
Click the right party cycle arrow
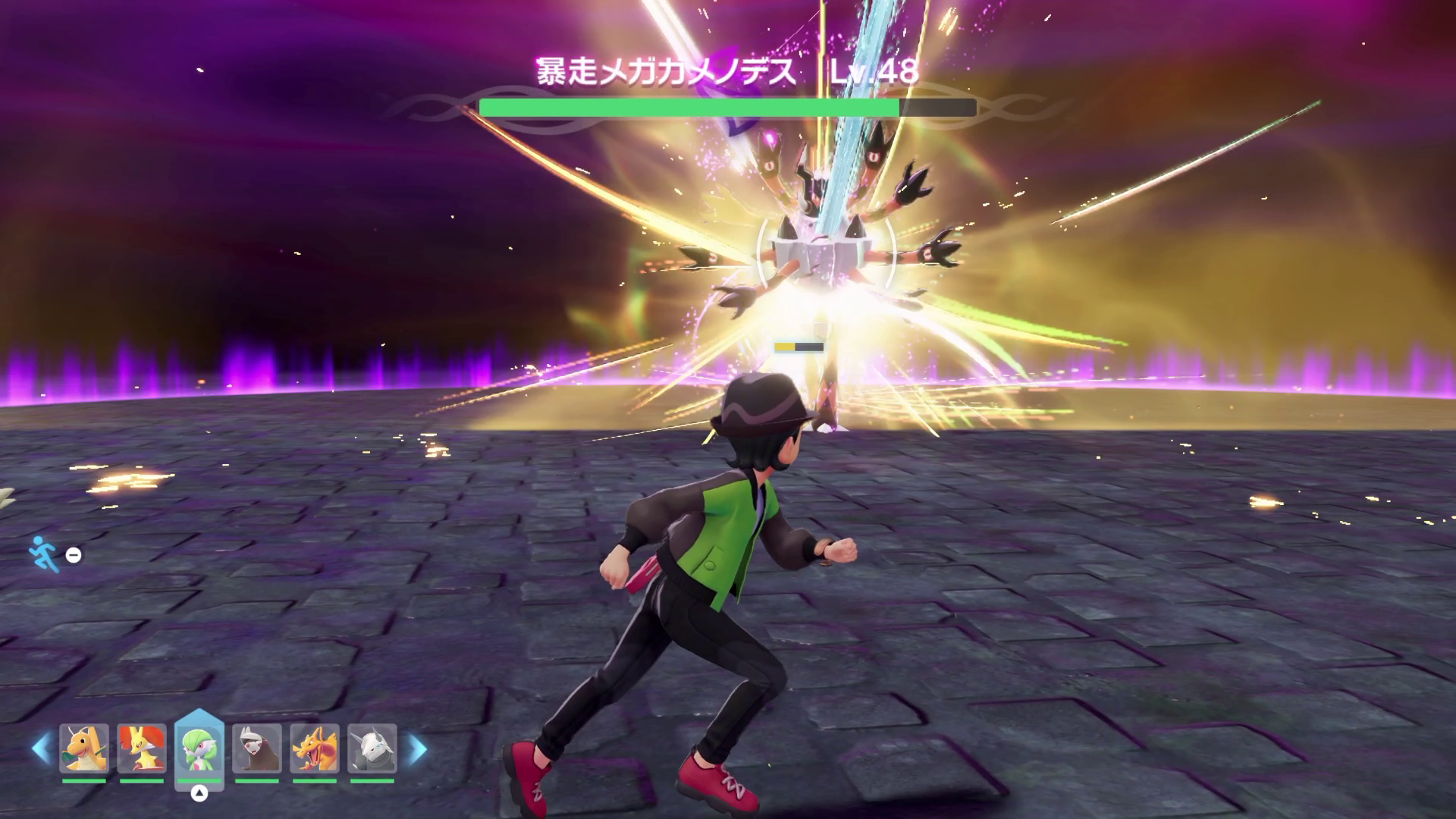(418, 749)
